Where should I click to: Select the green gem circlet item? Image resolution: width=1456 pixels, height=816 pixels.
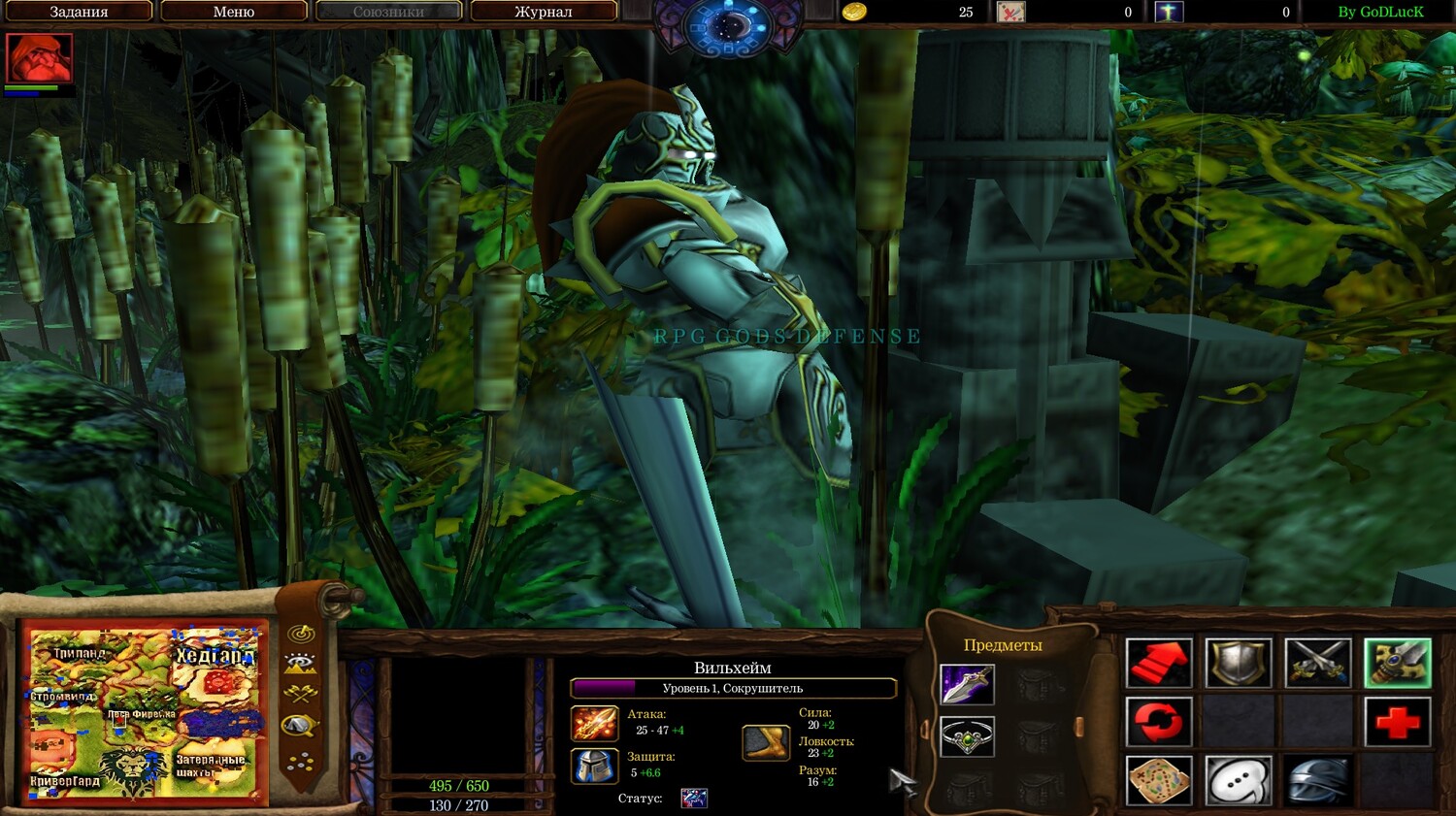[967, 737]
